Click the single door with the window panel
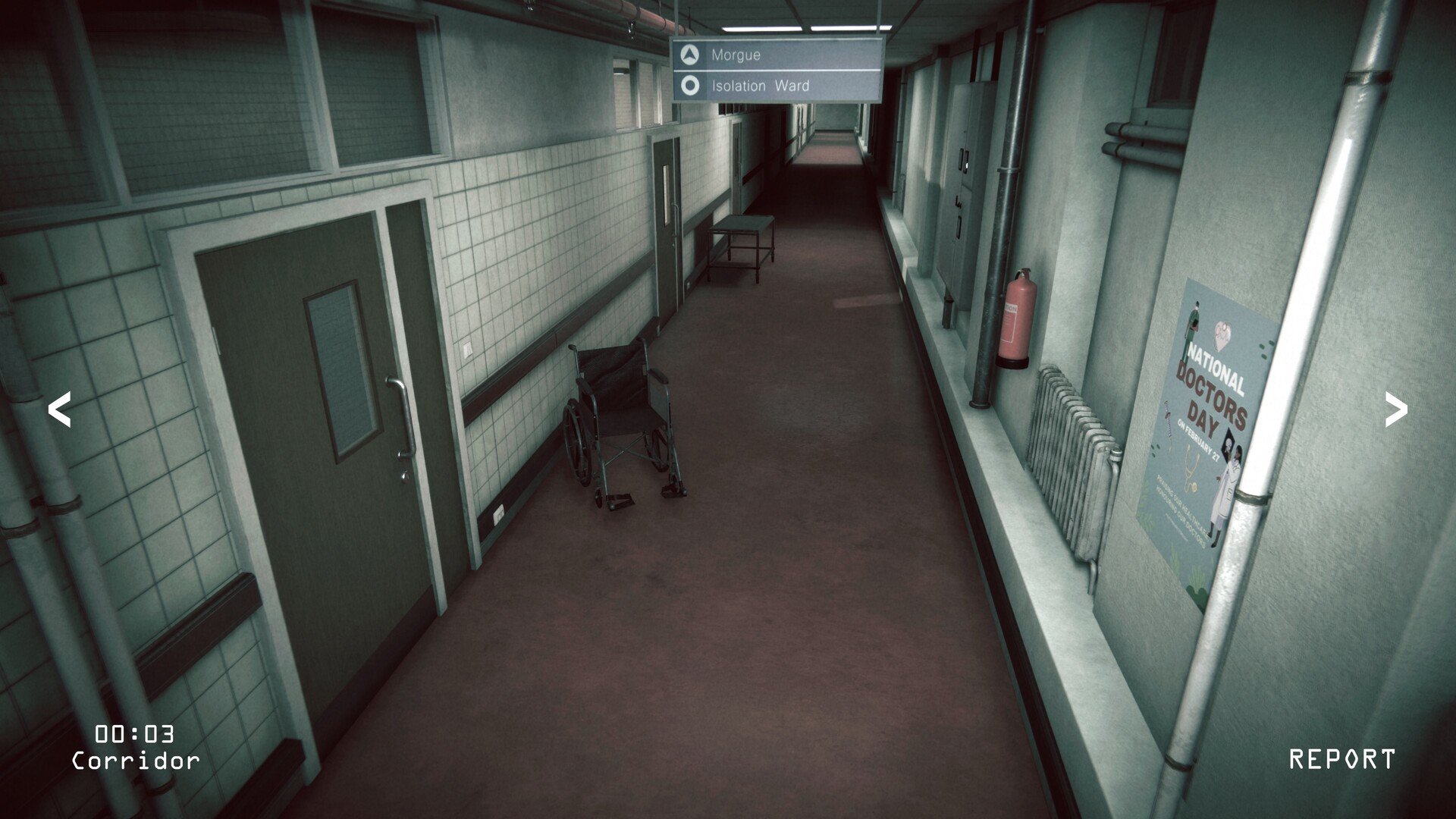The width and height of the screenshot is (1456, 819). [667, 220]
